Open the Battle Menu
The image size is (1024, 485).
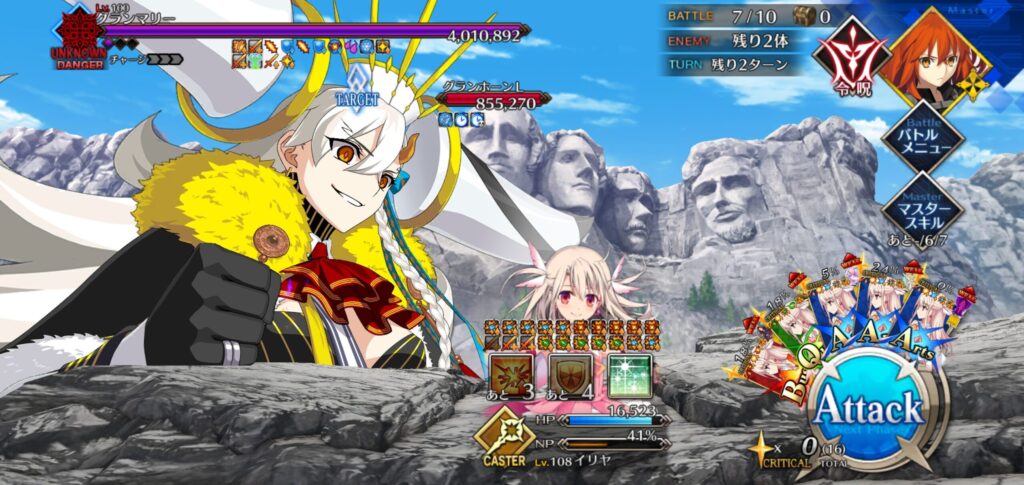[922, 139]
